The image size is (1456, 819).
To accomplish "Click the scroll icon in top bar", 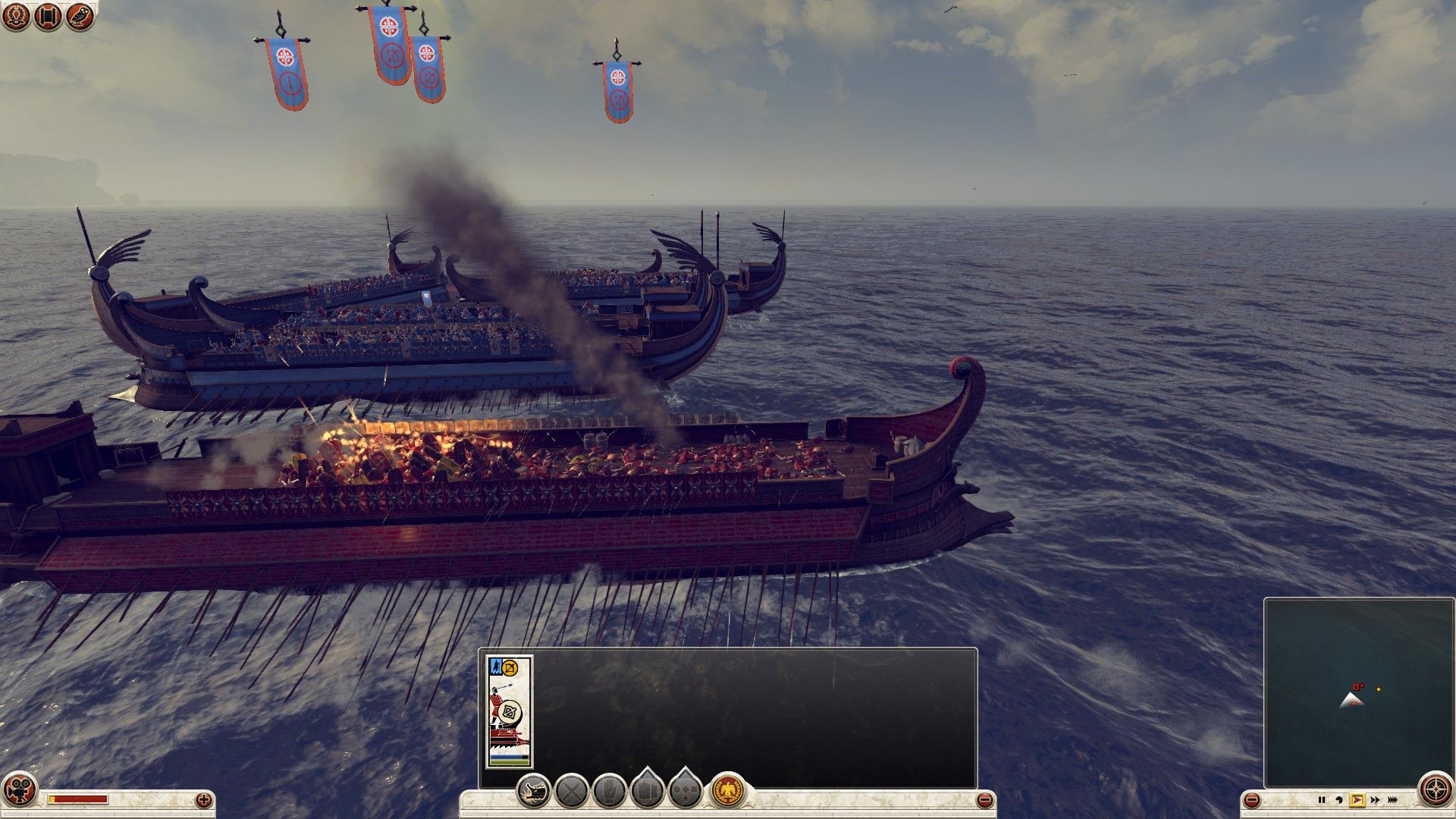I will pyautogui.click(x=48, y=16).
